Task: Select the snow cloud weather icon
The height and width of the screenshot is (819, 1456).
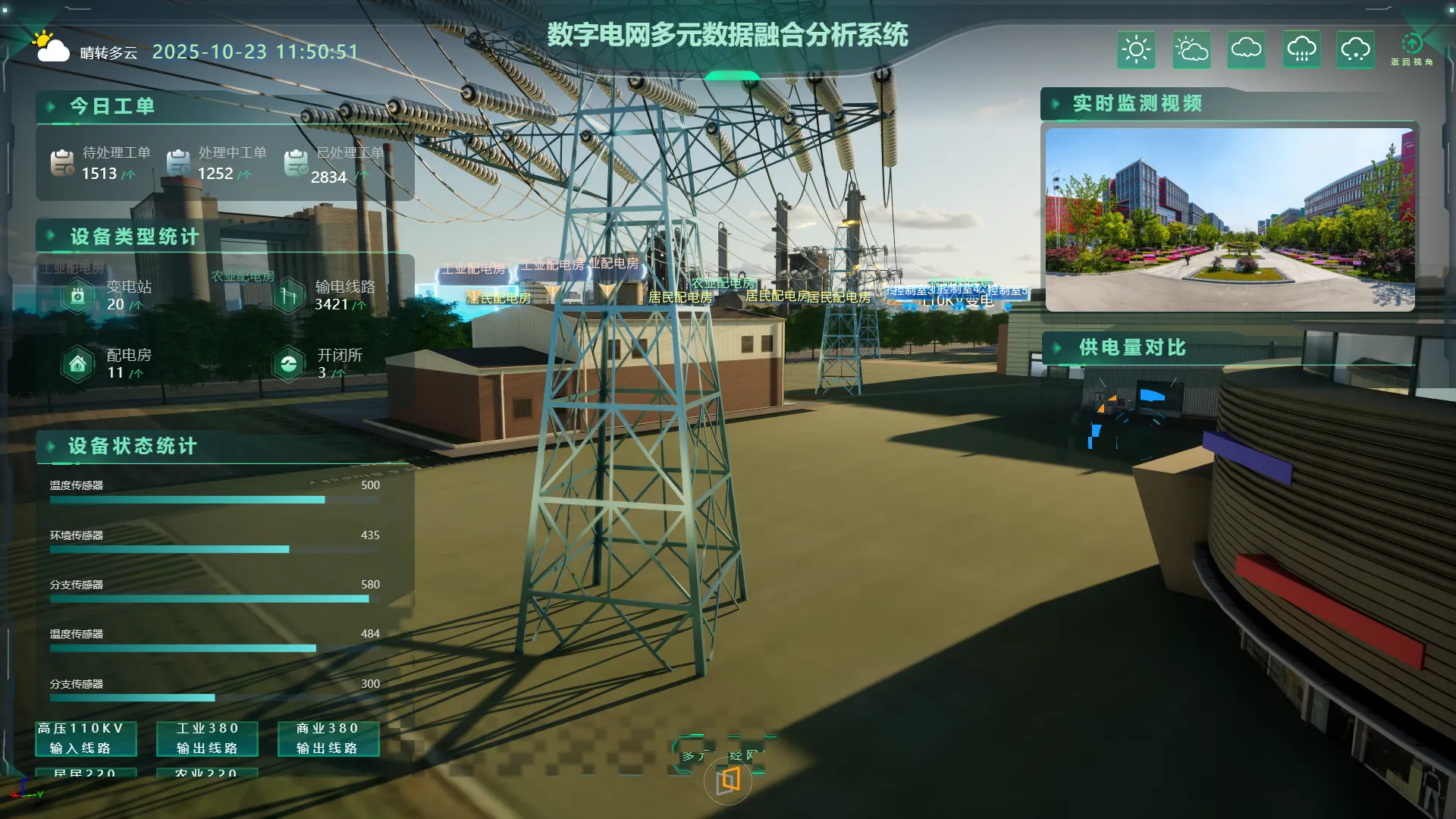Action: pos(1355,50)
